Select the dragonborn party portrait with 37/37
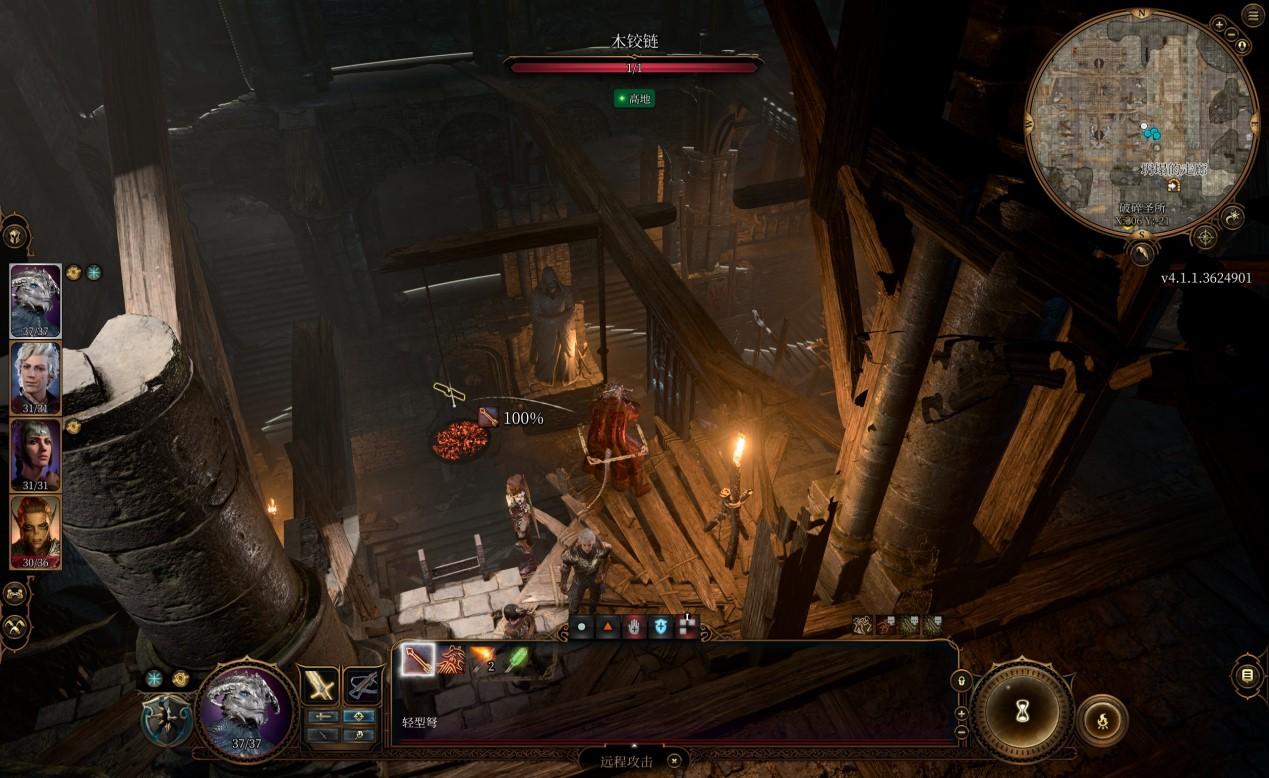The height and width of the screenshot is (778, 1269). click(36, 300)
